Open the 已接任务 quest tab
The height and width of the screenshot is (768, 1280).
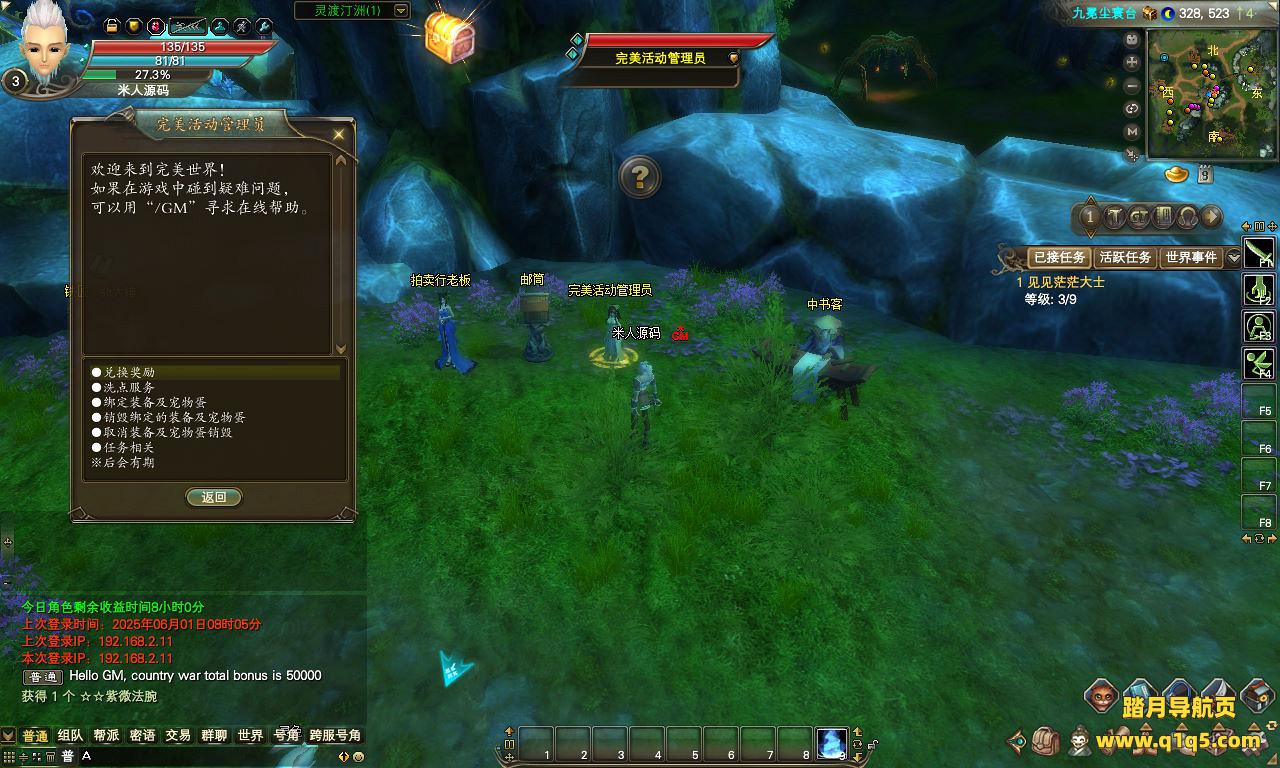(1059, 257)
